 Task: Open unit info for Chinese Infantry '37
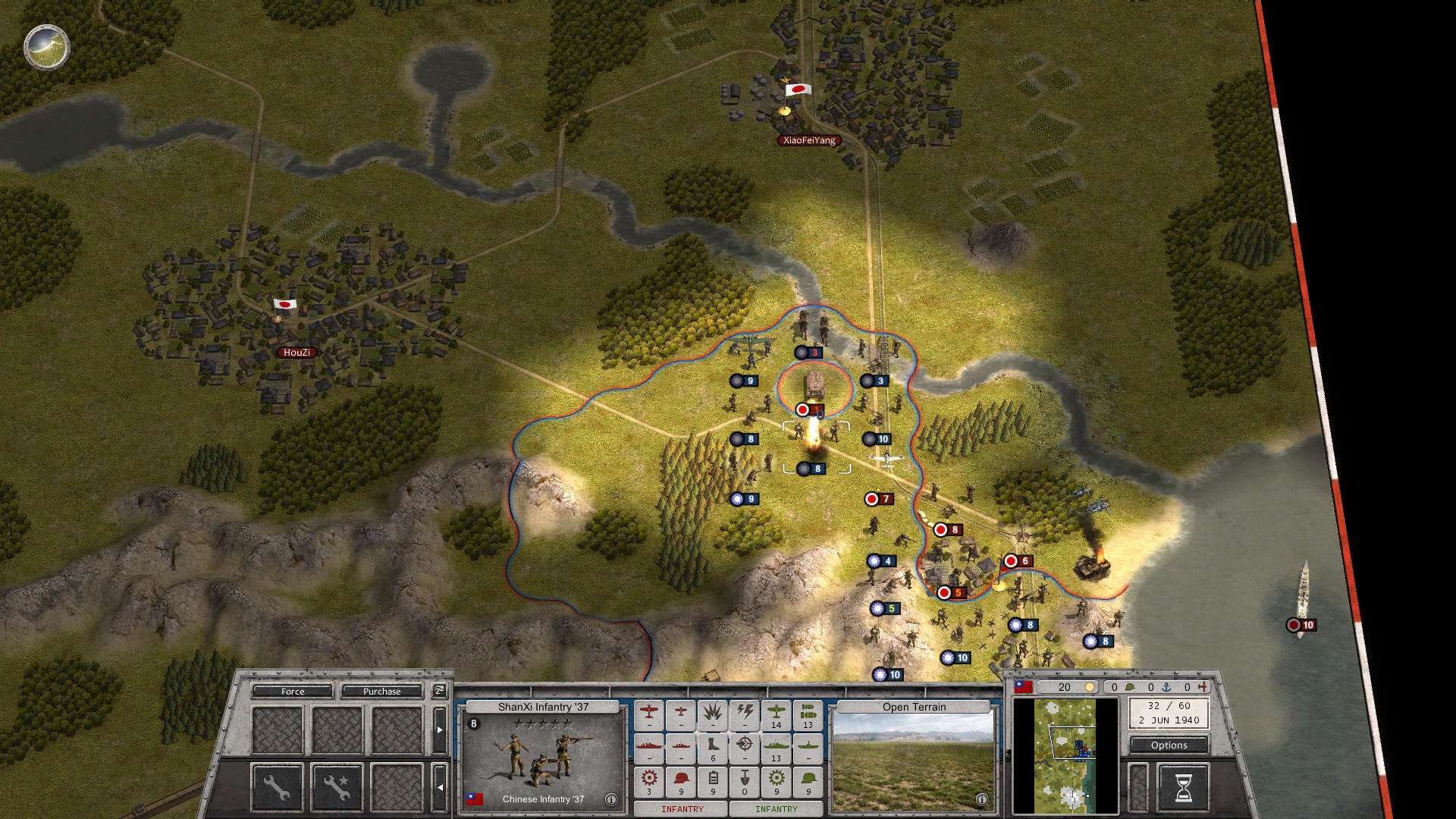(x=610, y=799)
